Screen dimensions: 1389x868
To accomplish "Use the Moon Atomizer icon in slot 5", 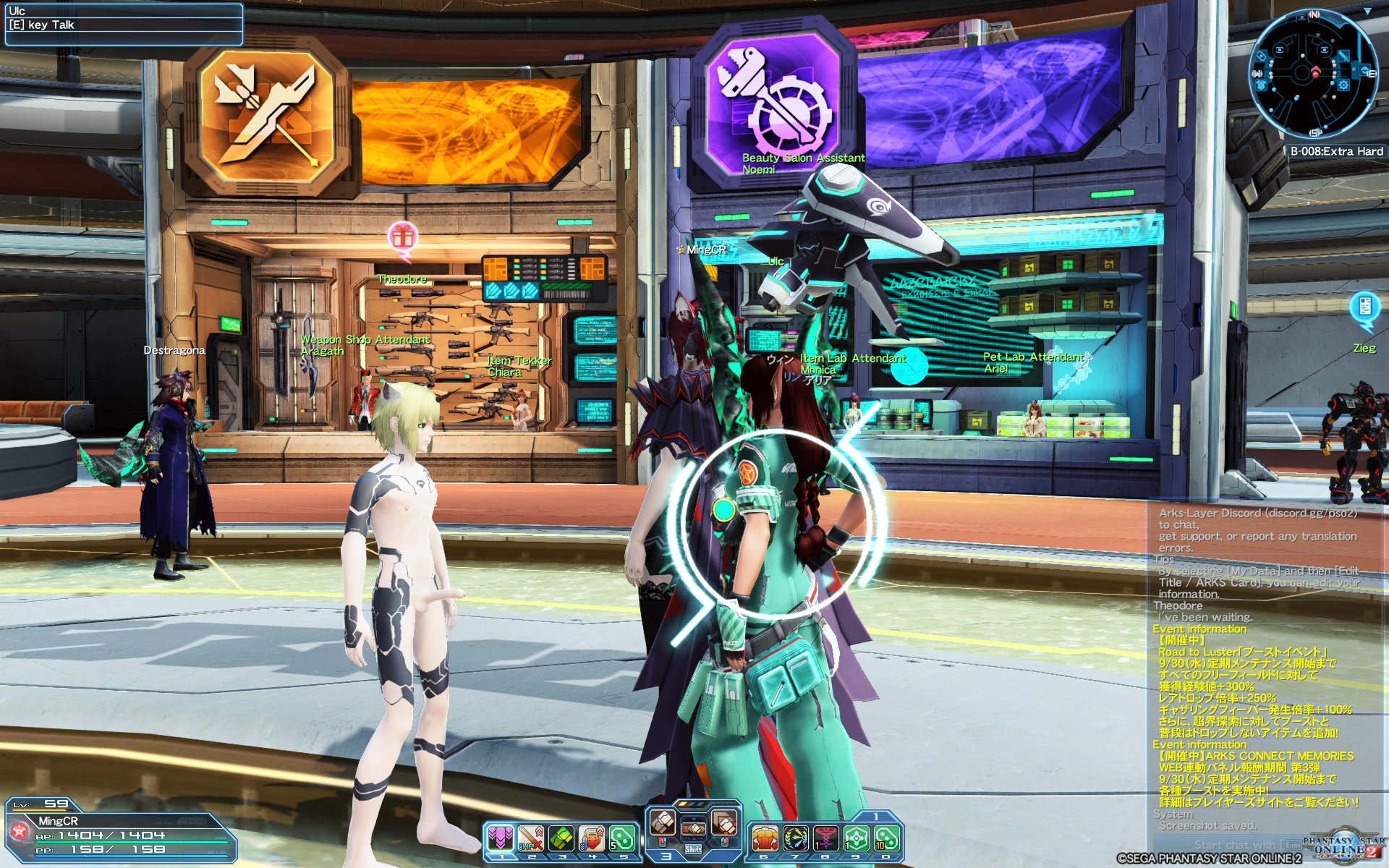I will click(621, 837).
